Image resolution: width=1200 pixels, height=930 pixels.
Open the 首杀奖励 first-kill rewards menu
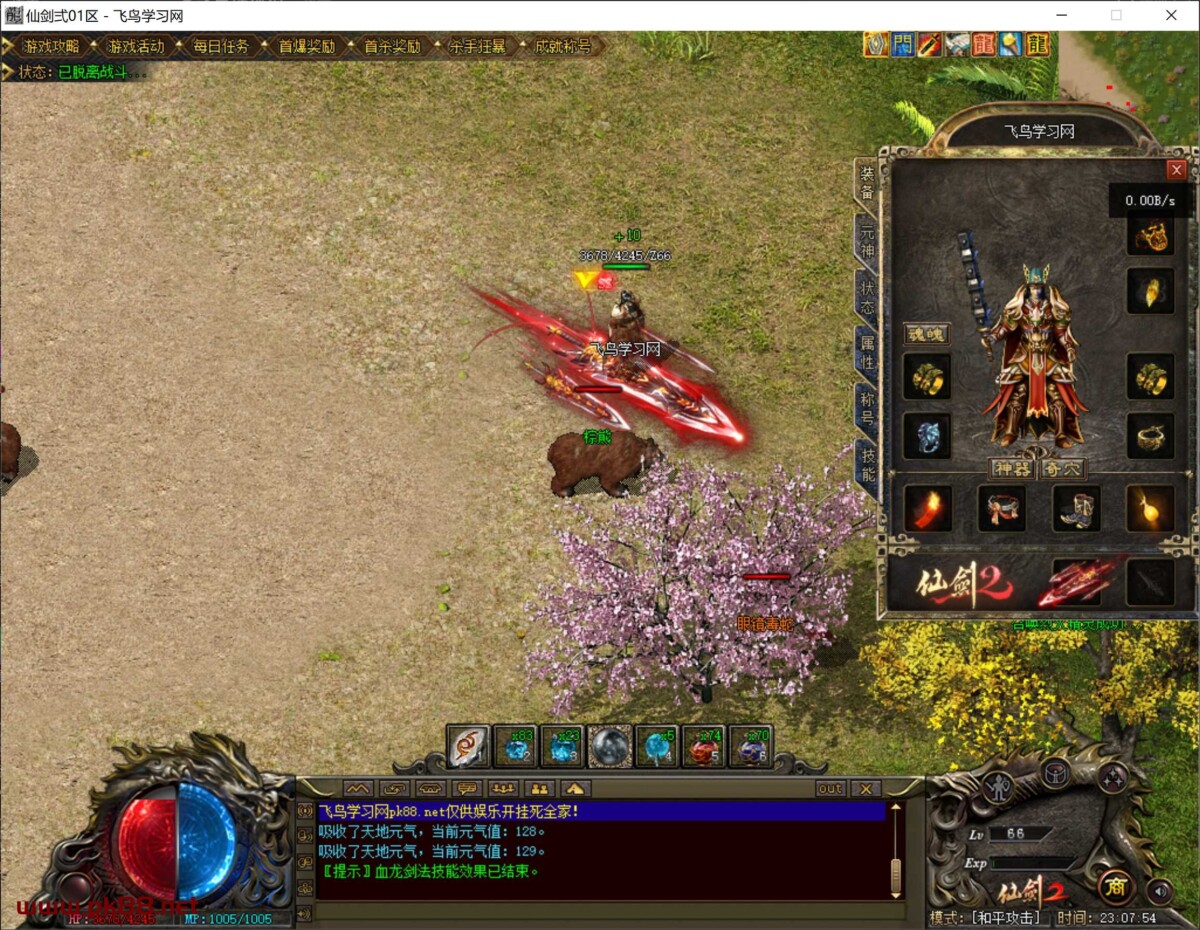[391, 46]
